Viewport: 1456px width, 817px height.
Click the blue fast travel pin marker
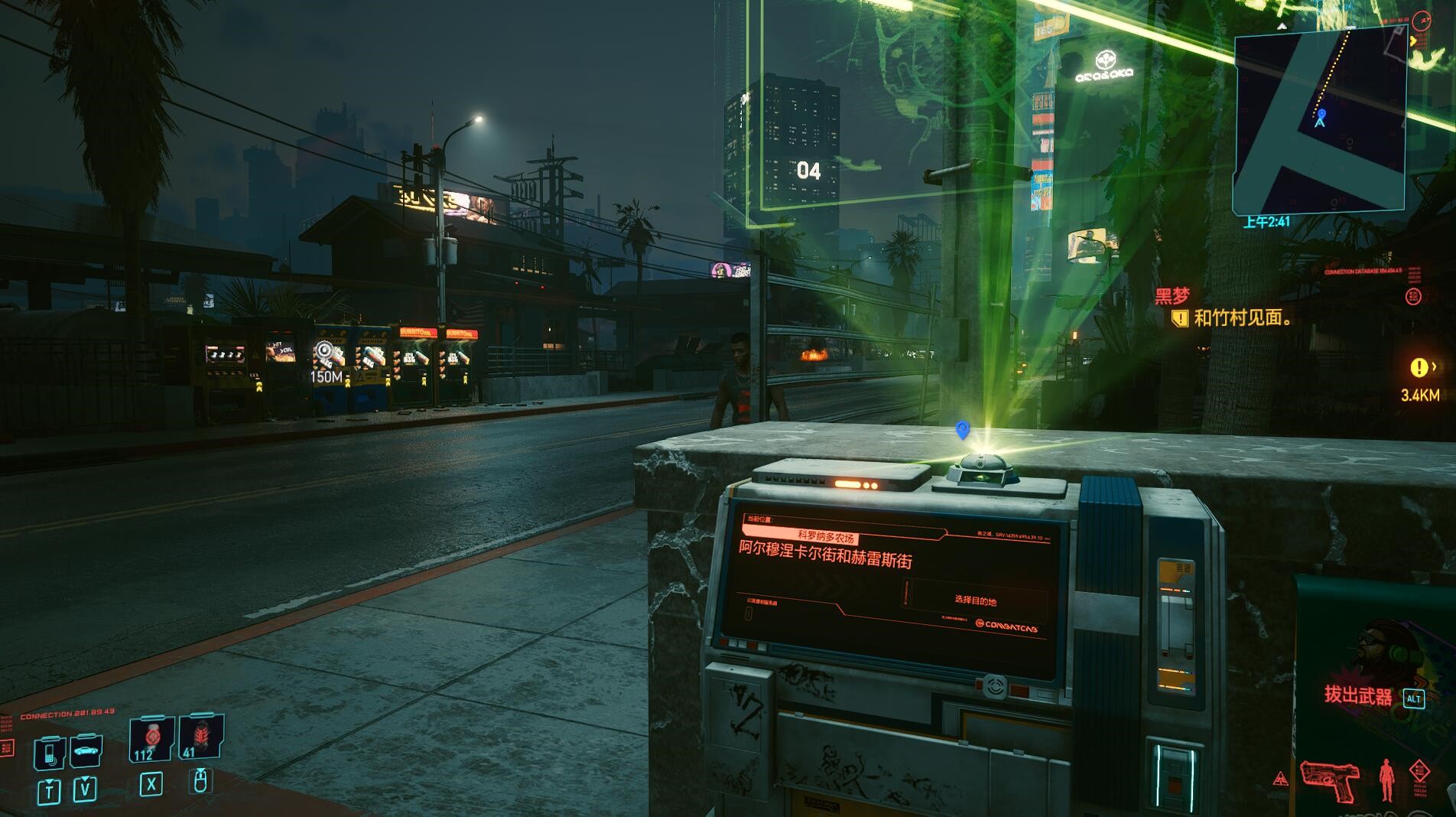click(963, 430)
